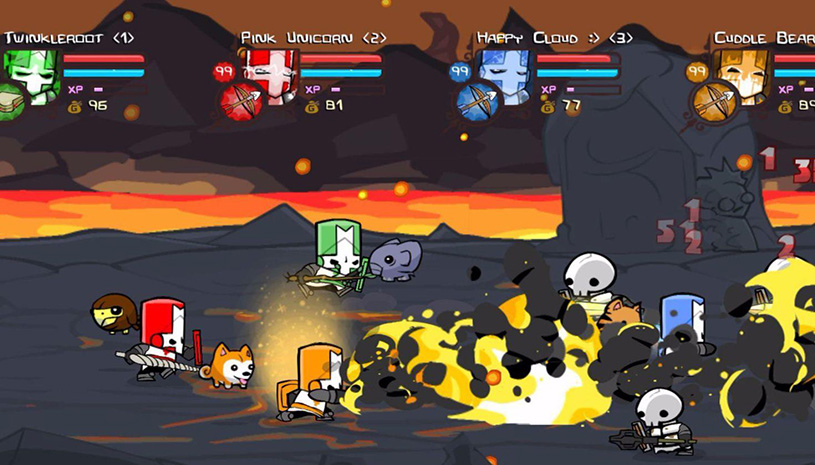Choose Pink Unicorn's red bow item icon
The height and width of the screenshot is (465, 815).
click(240, 101)
